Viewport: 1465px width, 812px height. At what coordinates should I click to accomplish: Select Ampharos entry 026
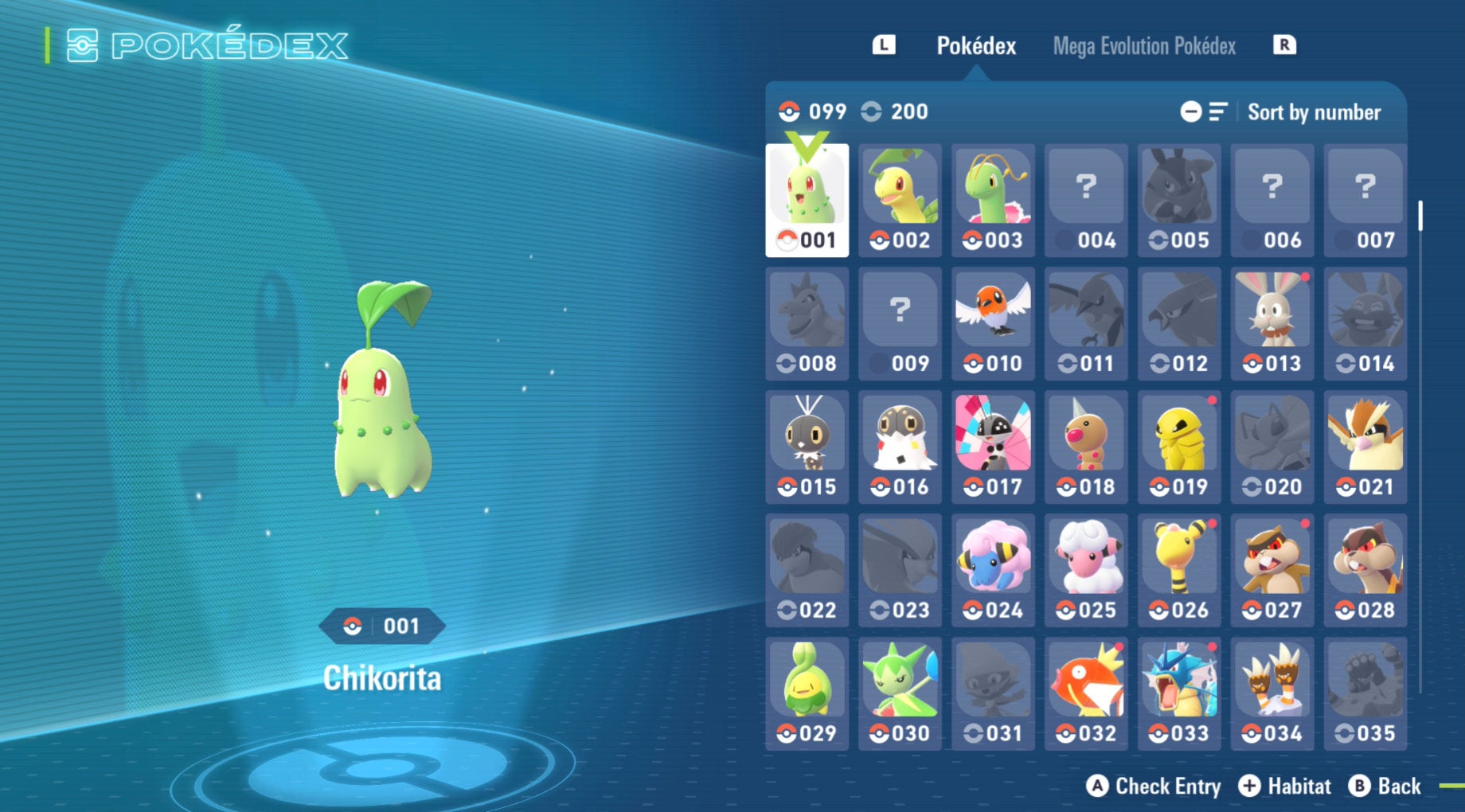[1179, 571]
